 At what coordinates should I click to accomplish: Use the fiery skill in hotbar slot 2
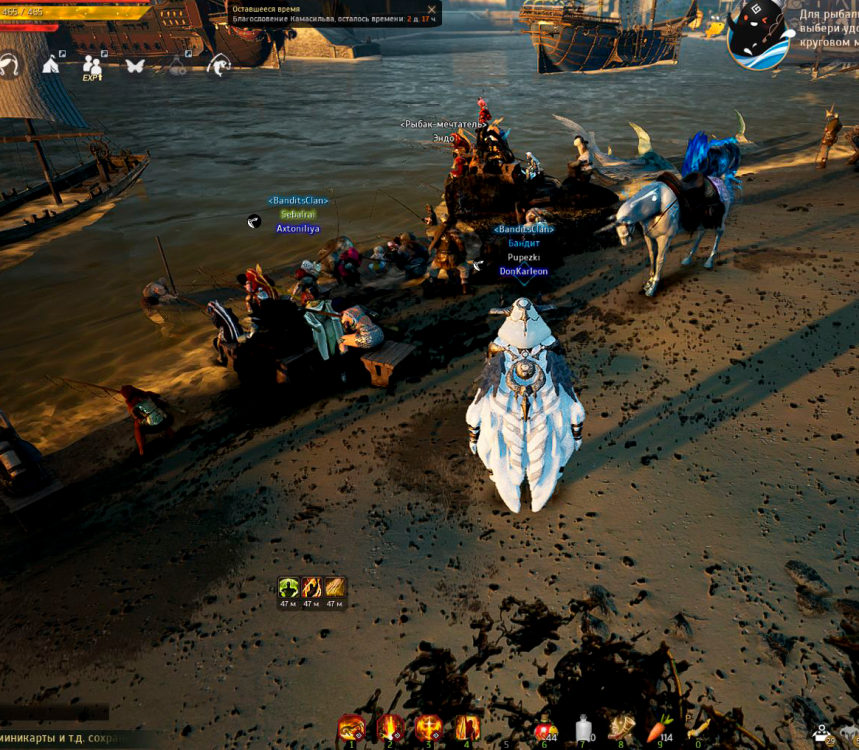(390, 727)
